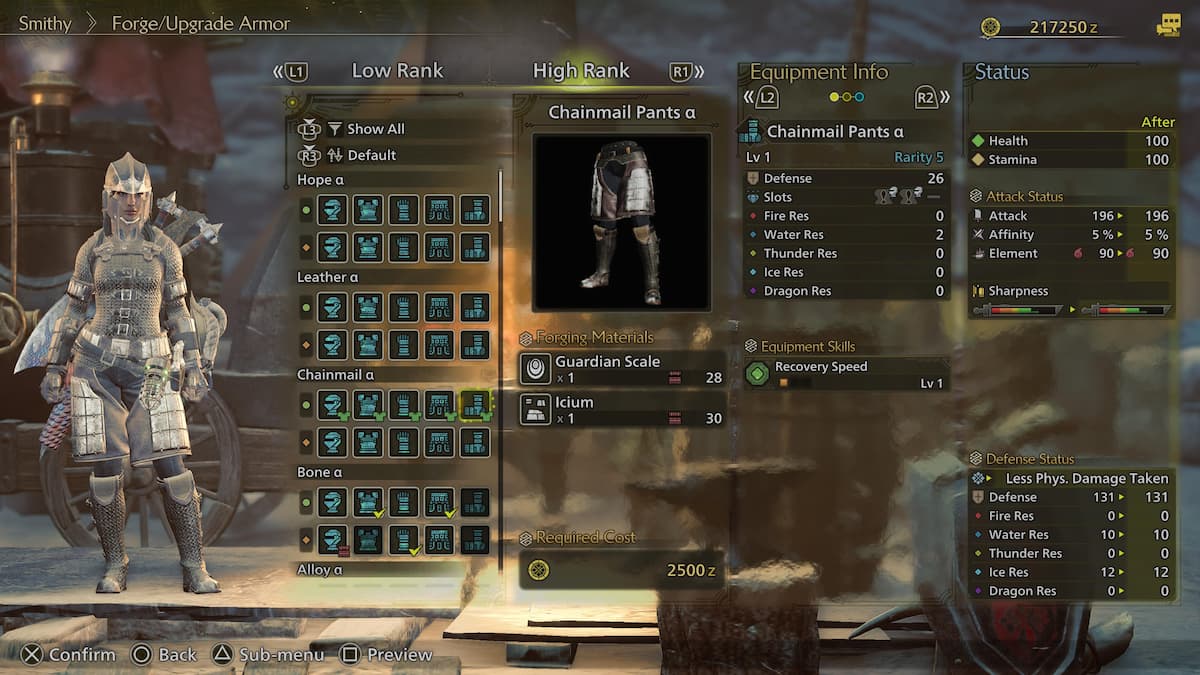Change the Default sort order
1200x675 pixels.
[371, 155]
